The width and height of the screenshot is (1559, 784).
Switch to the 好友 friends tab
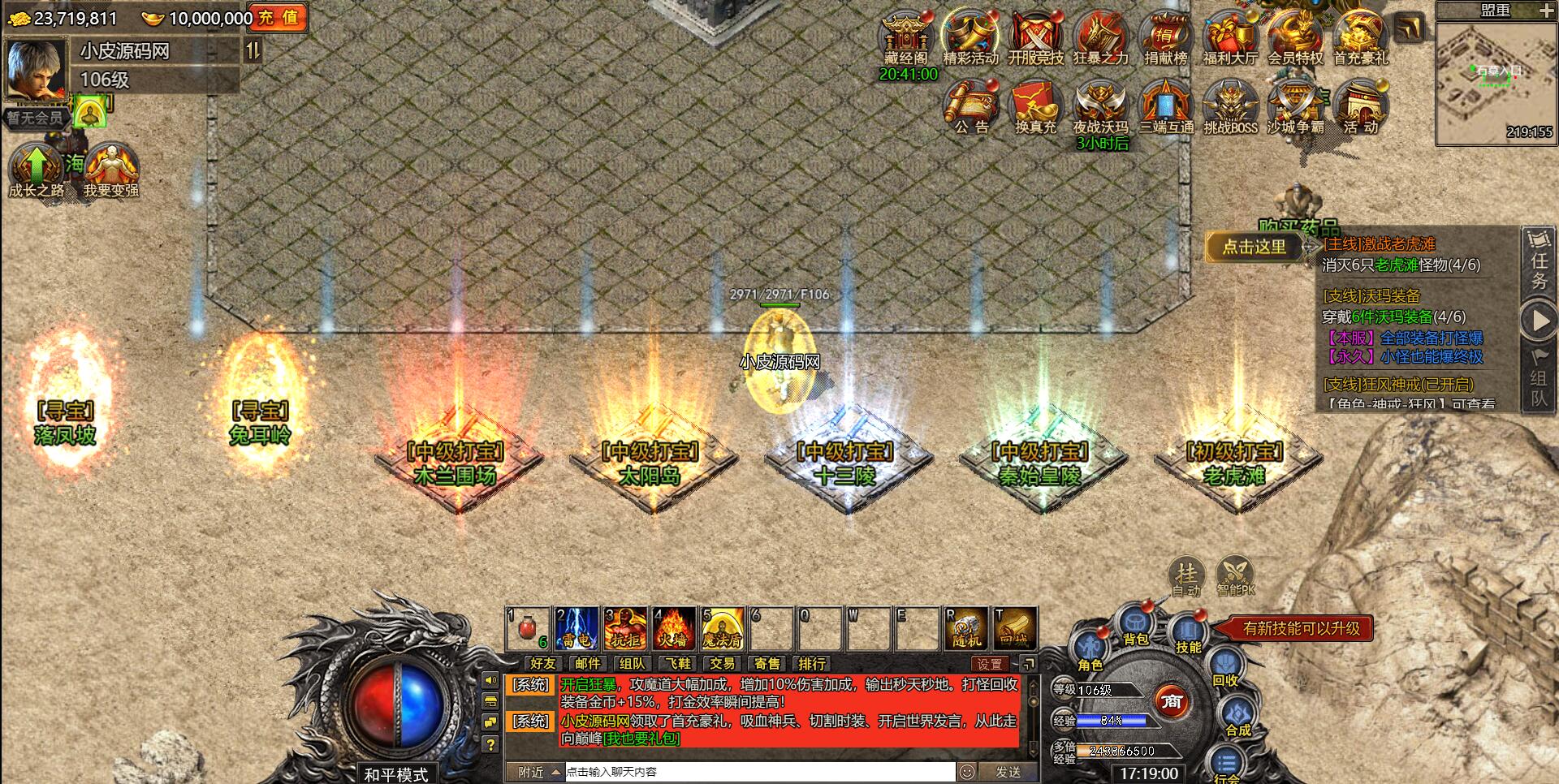click(x=542, y=664)
